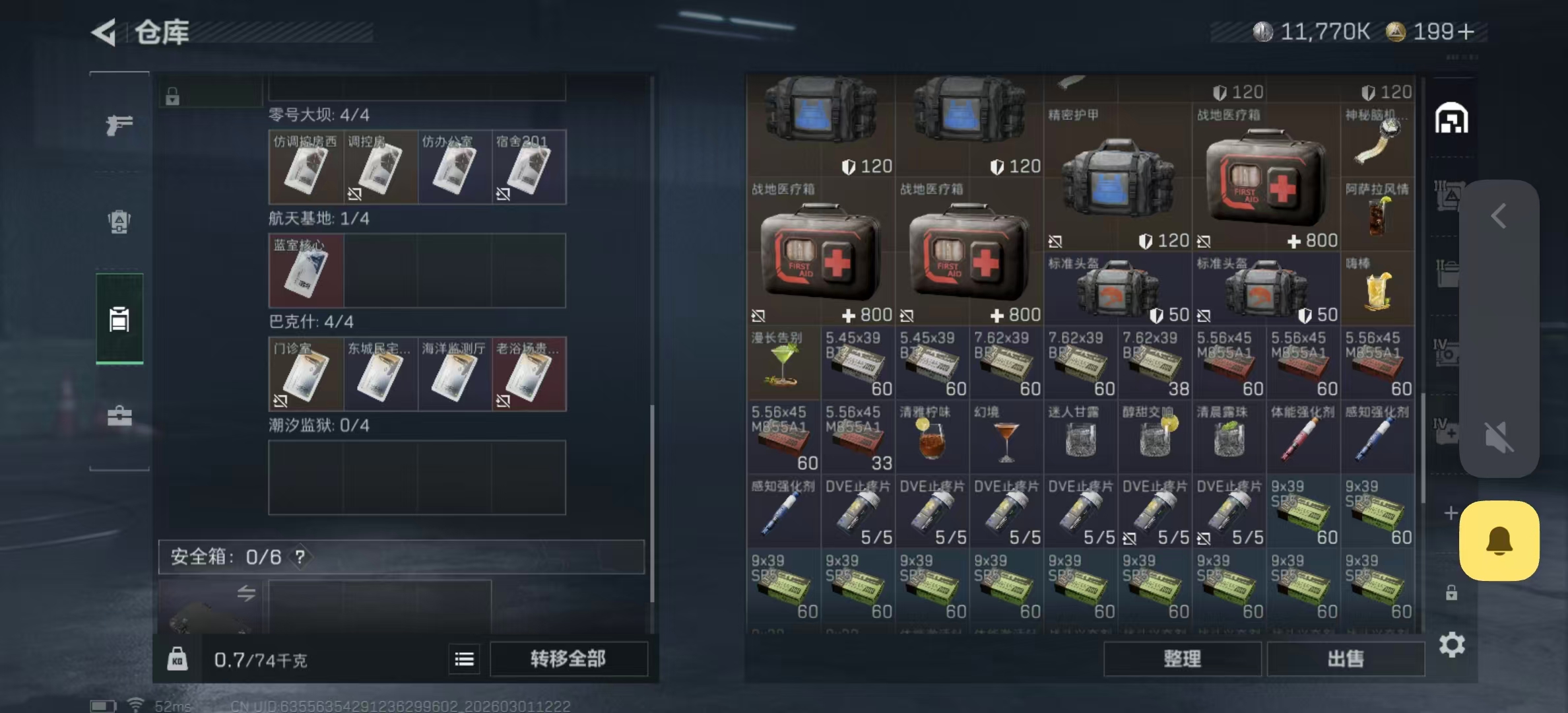Select the 7.62x39 ammo box with 38 rounds
The image size is (1568, 713).
pyautogui.click(x=1154, y=362)
